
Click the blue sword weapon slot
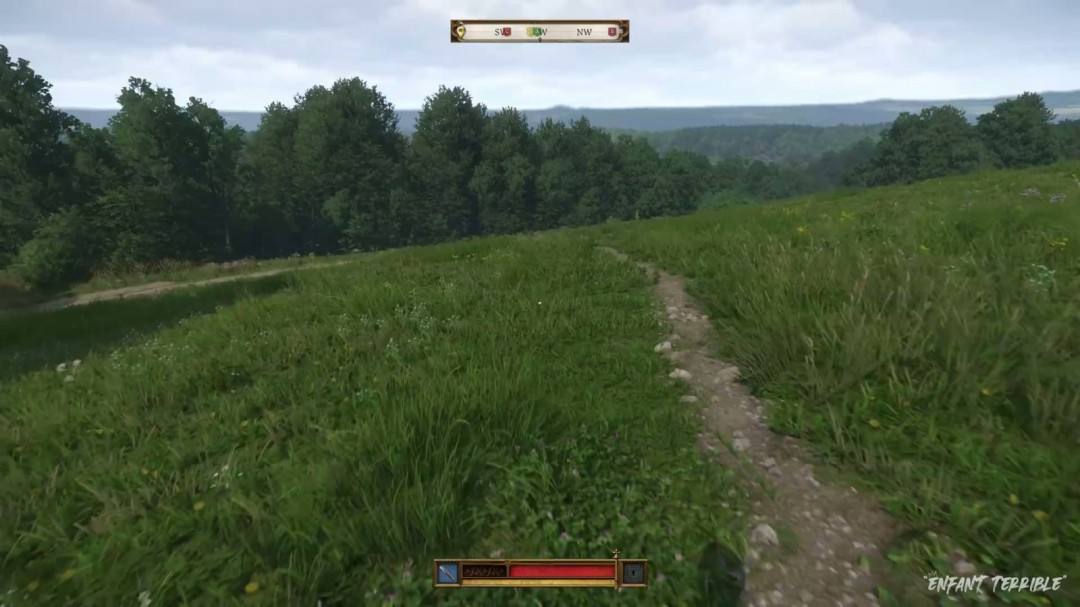[447, 573]
